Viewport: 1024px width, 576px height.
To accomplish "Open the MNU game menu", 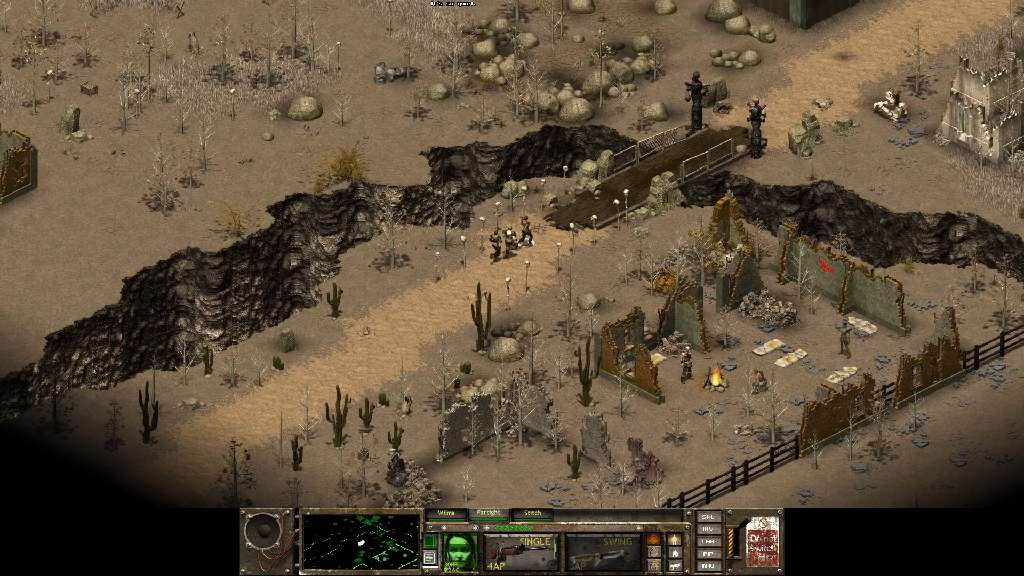I will [709, 565].
